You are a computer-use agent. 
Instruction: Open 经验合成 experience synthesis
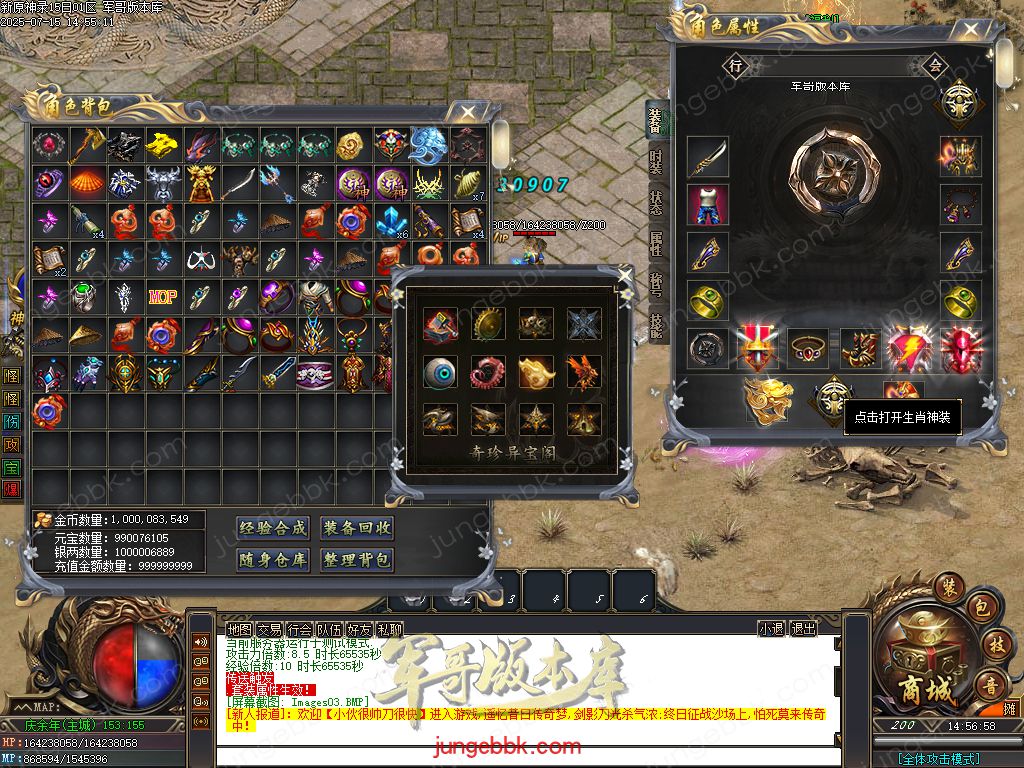click(x=273, y=528)
